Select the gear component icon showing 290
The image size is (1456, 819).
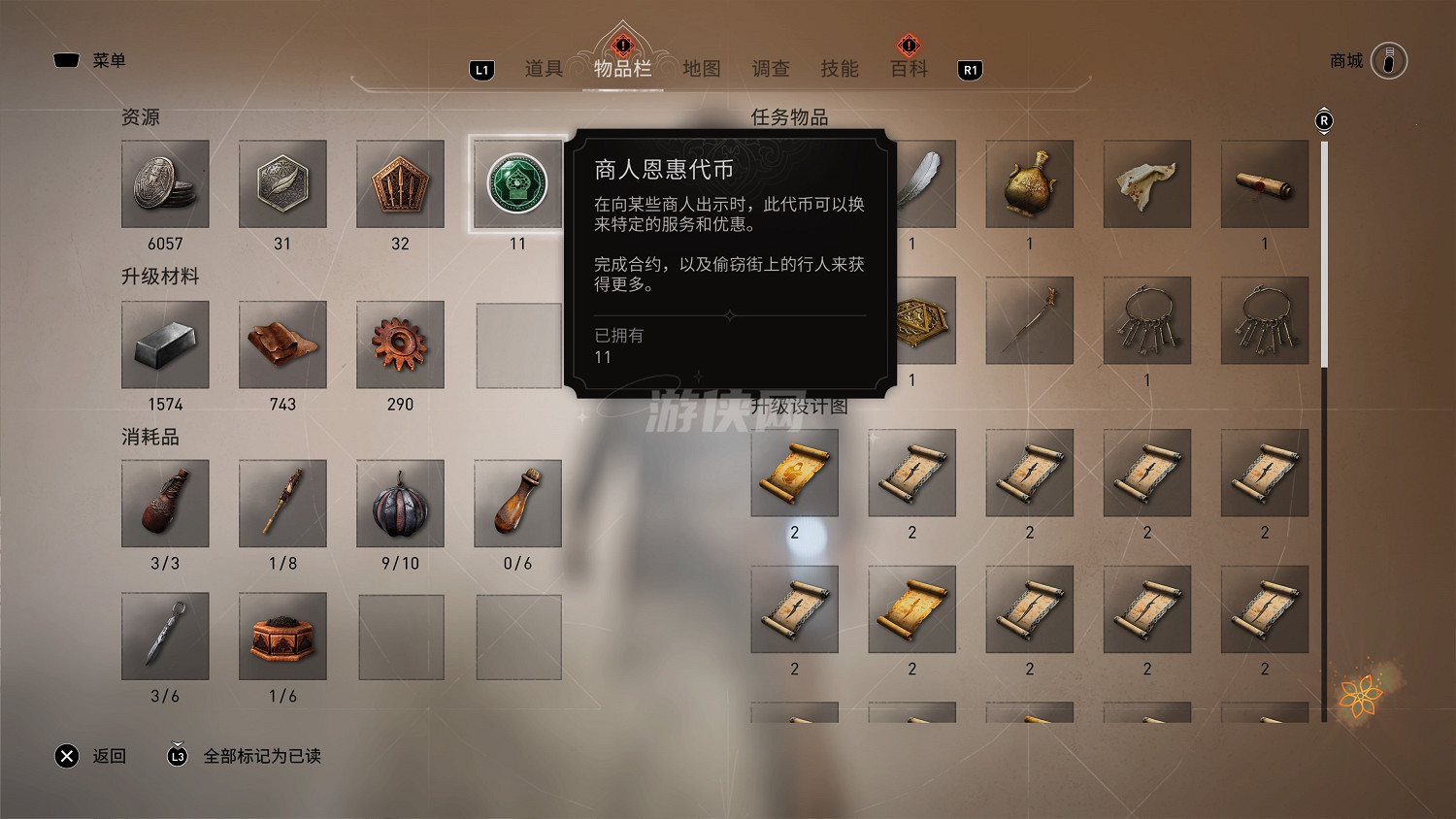[x=400, y=345]
